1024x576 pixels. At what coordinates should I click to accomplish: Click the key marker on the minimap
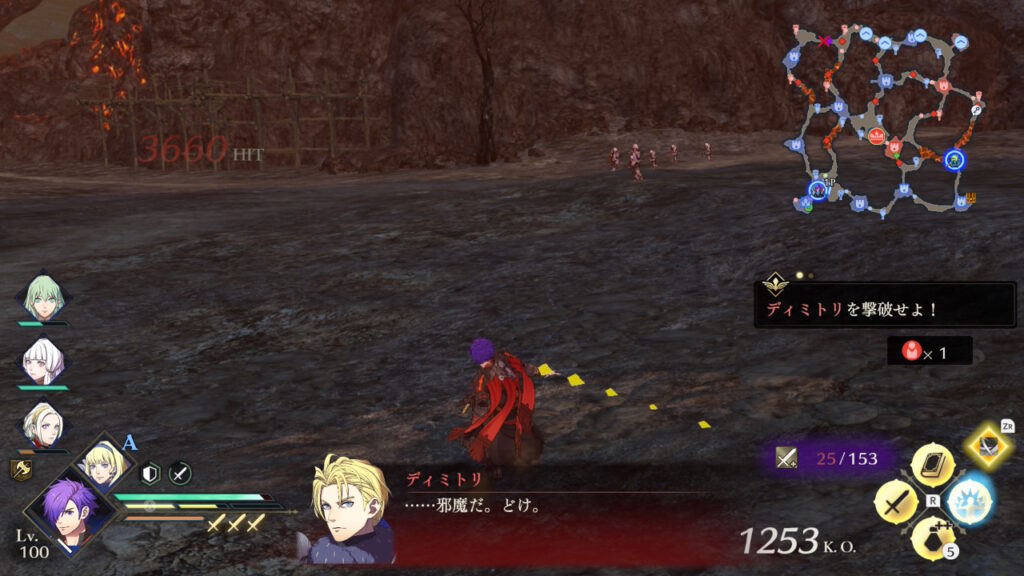click(976, 110)
